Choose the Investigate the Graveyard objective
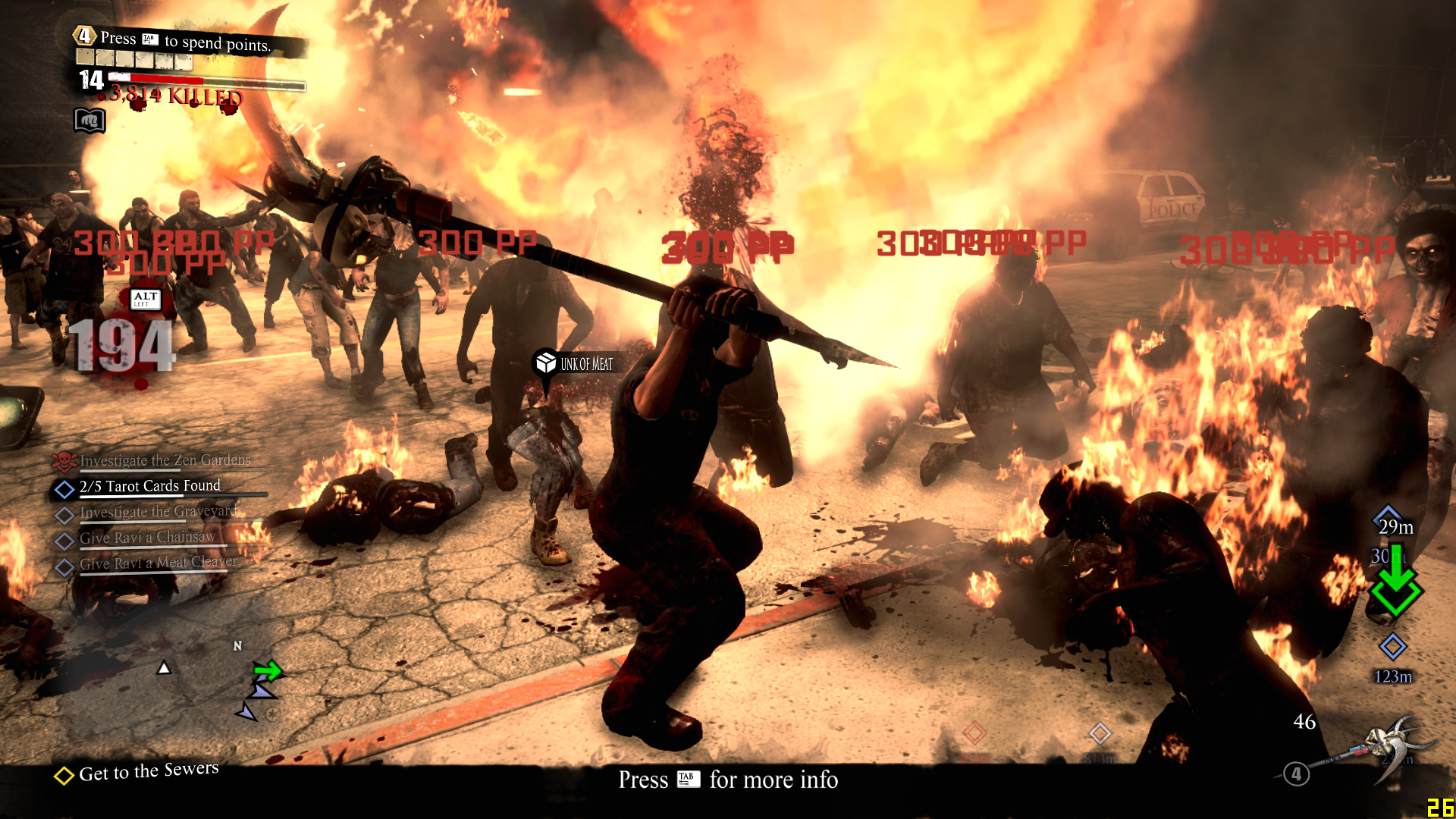1456x819 pixels. (x=158, y=512)
